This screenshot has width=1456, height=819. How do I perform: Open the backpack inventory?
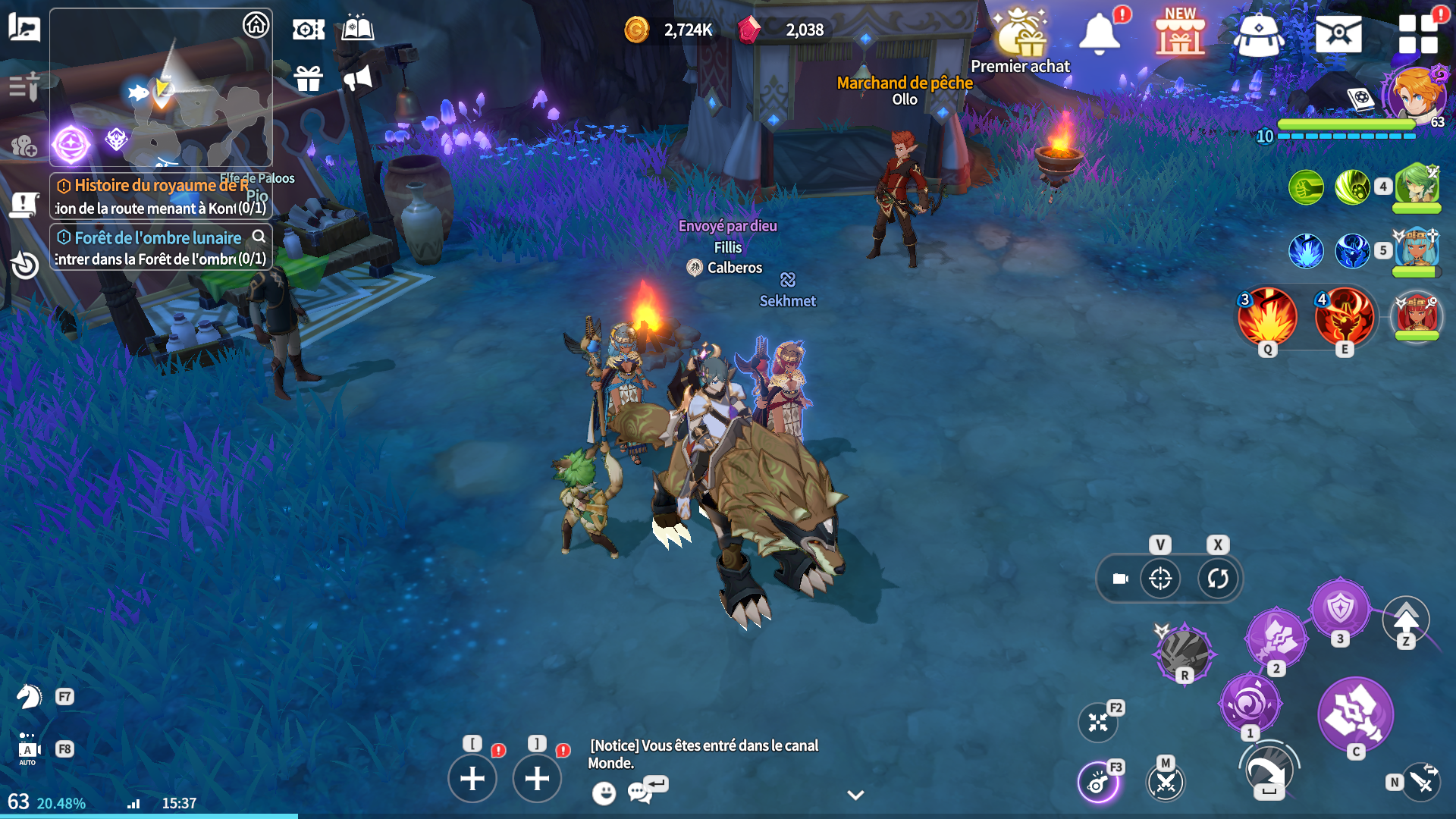coord(1258,34)
